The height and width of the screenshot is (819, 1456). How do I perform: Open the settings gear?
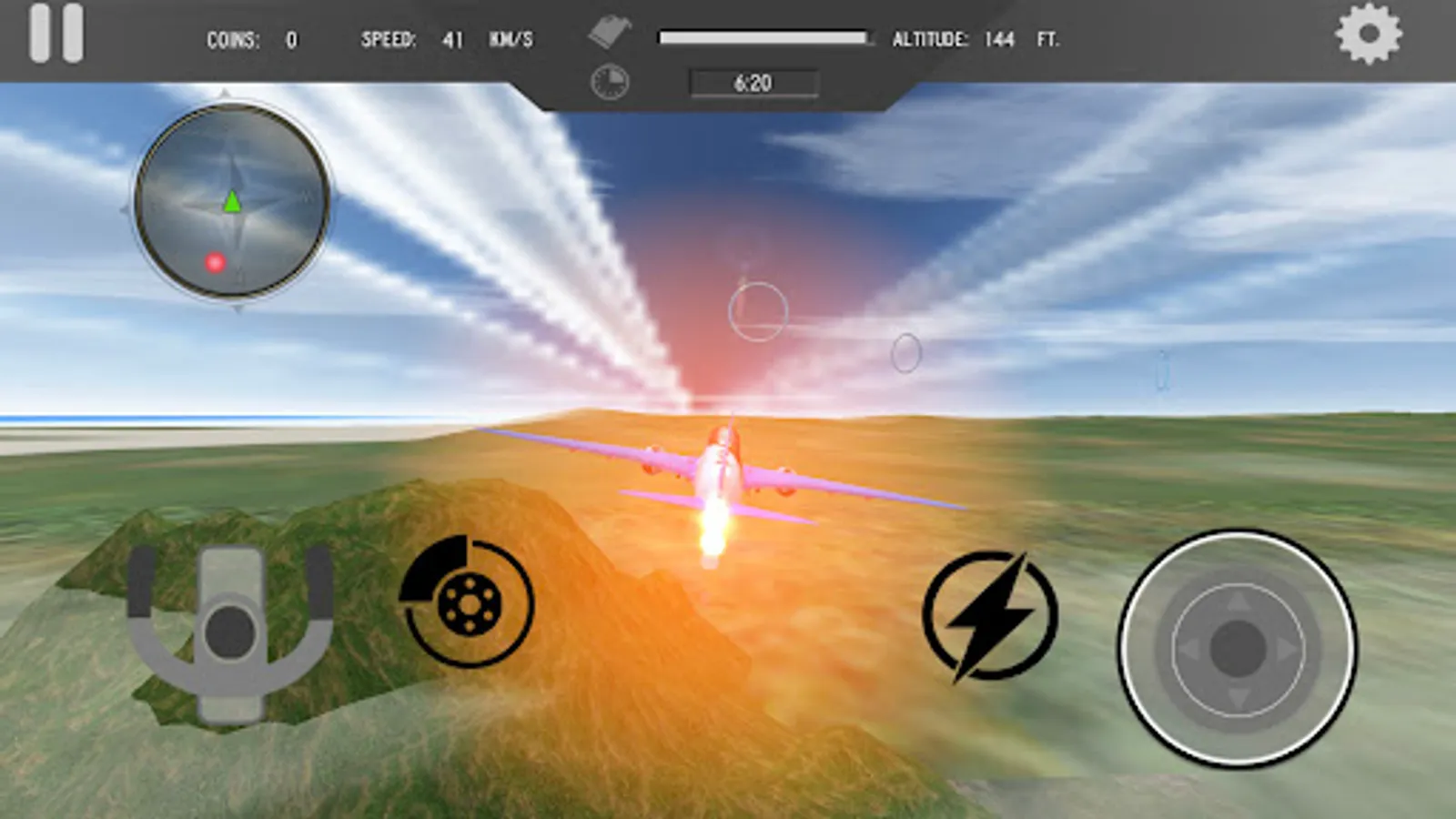pyautogui.click(x=1367, y=35)
